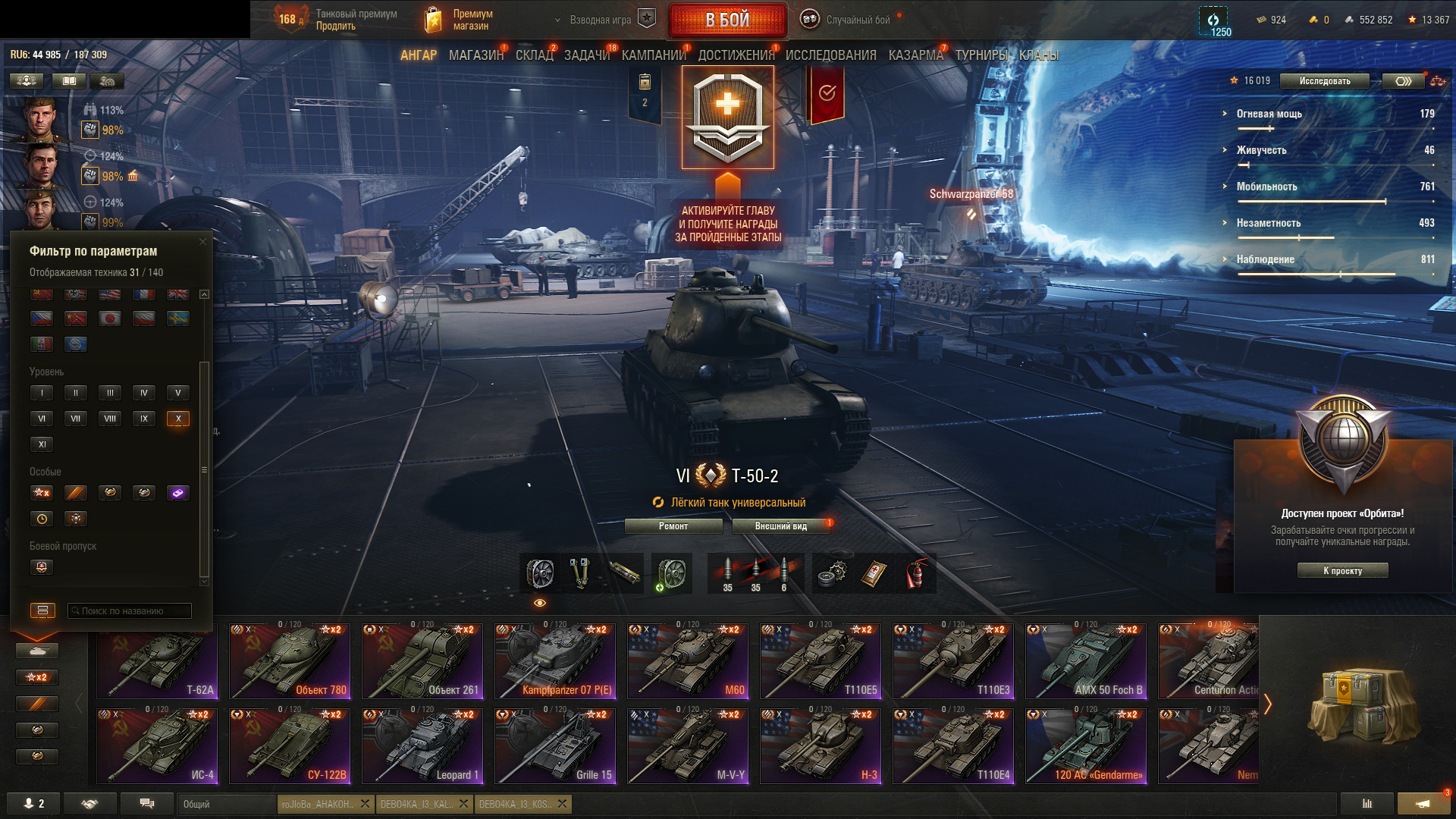Choose the Объект 780 tank
Viewport: 1456px width, 819px height.
click(x=290, y=661)
